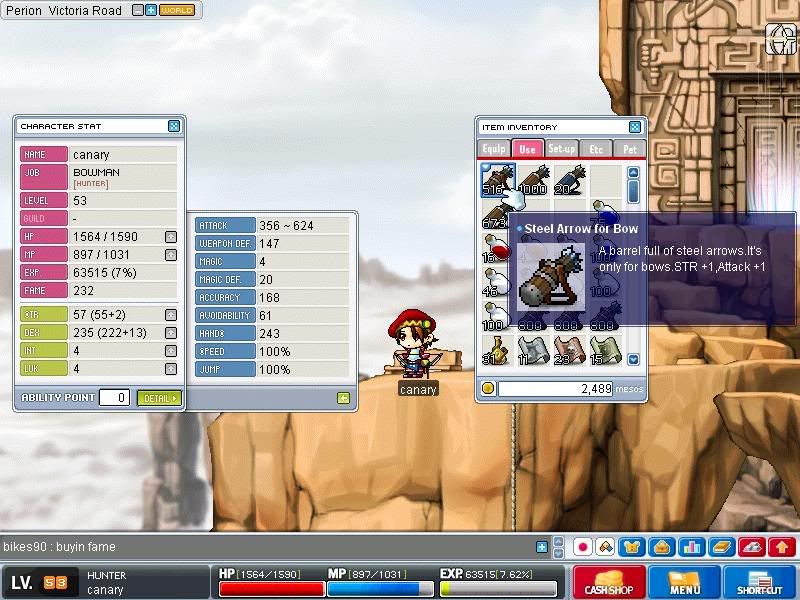Open the Cash Shop
This screenshot has height=600, width=800.
coord(608,583)
